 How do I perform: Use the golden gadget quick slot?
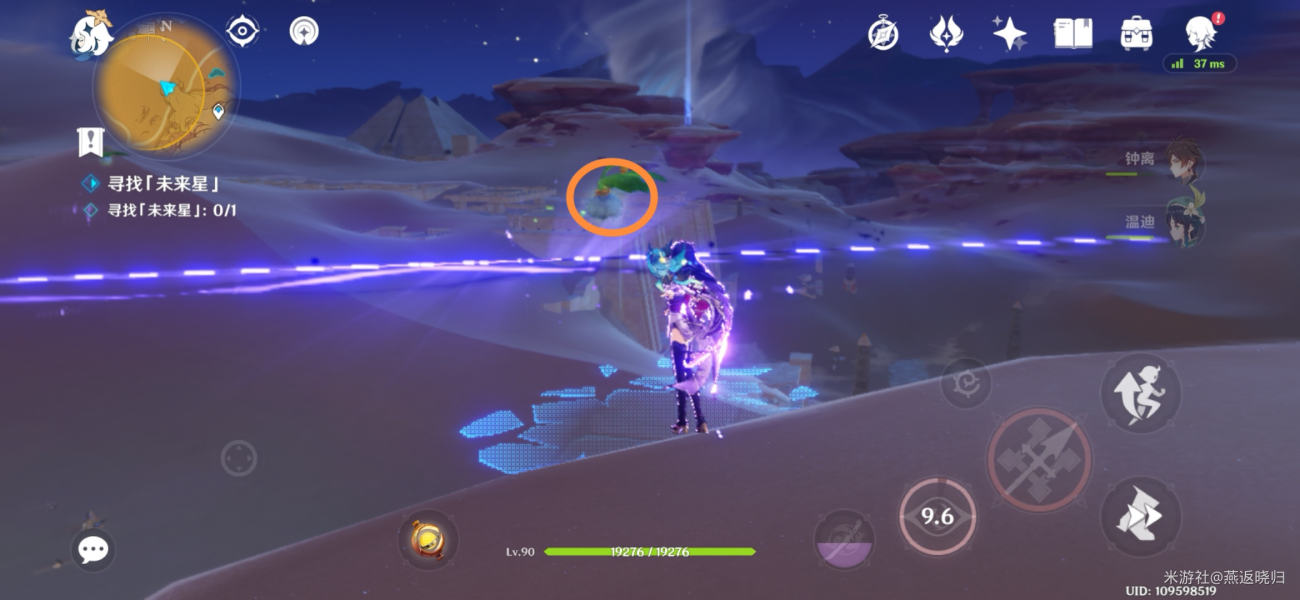click(428, 539)
